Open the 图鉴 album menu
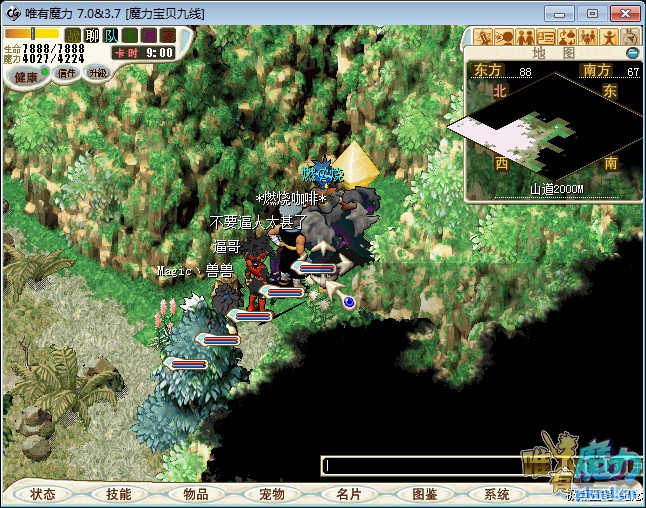This screenshot has width=646, height=508. [424, 494]
